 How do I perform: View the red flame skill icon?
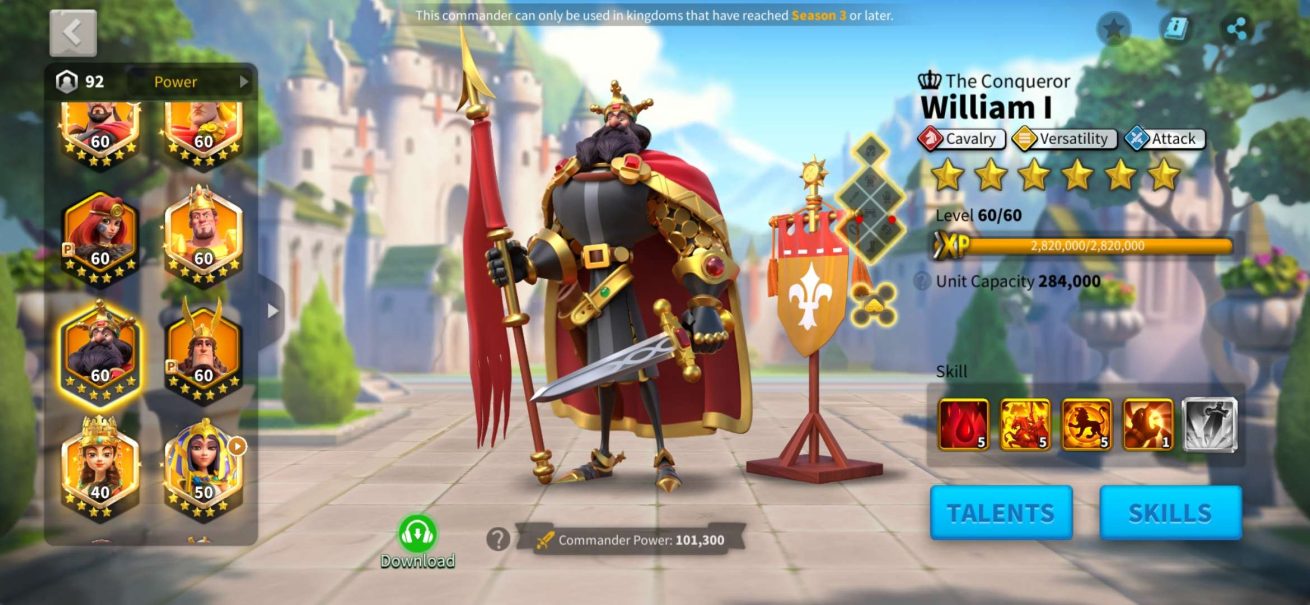963,424
